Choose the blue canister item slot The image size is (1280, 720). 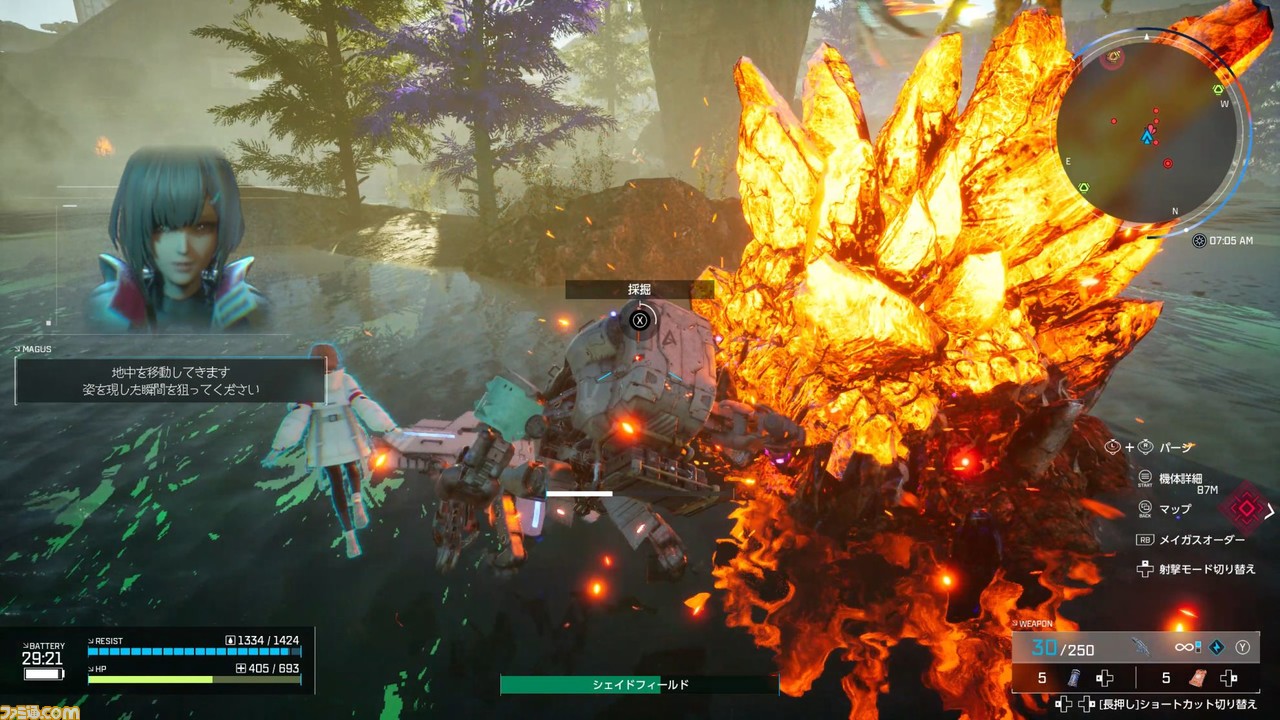click(1074, 678)
